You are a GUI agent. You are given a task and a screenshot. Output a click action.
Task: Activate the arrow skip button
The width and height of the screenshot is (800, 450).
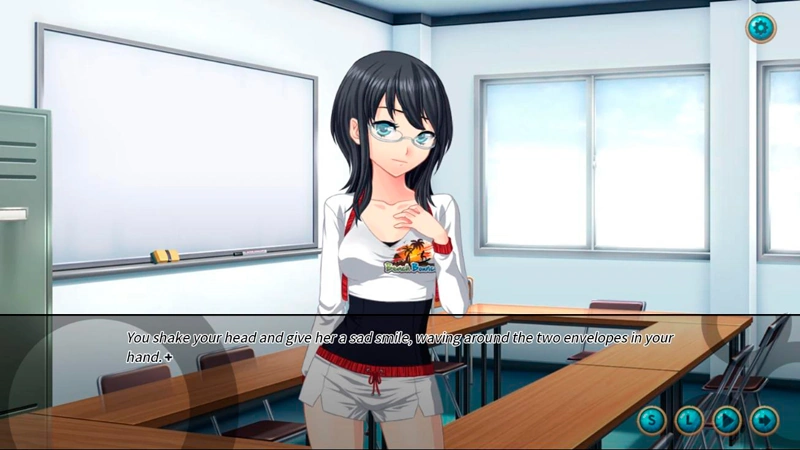pos(764,419)
